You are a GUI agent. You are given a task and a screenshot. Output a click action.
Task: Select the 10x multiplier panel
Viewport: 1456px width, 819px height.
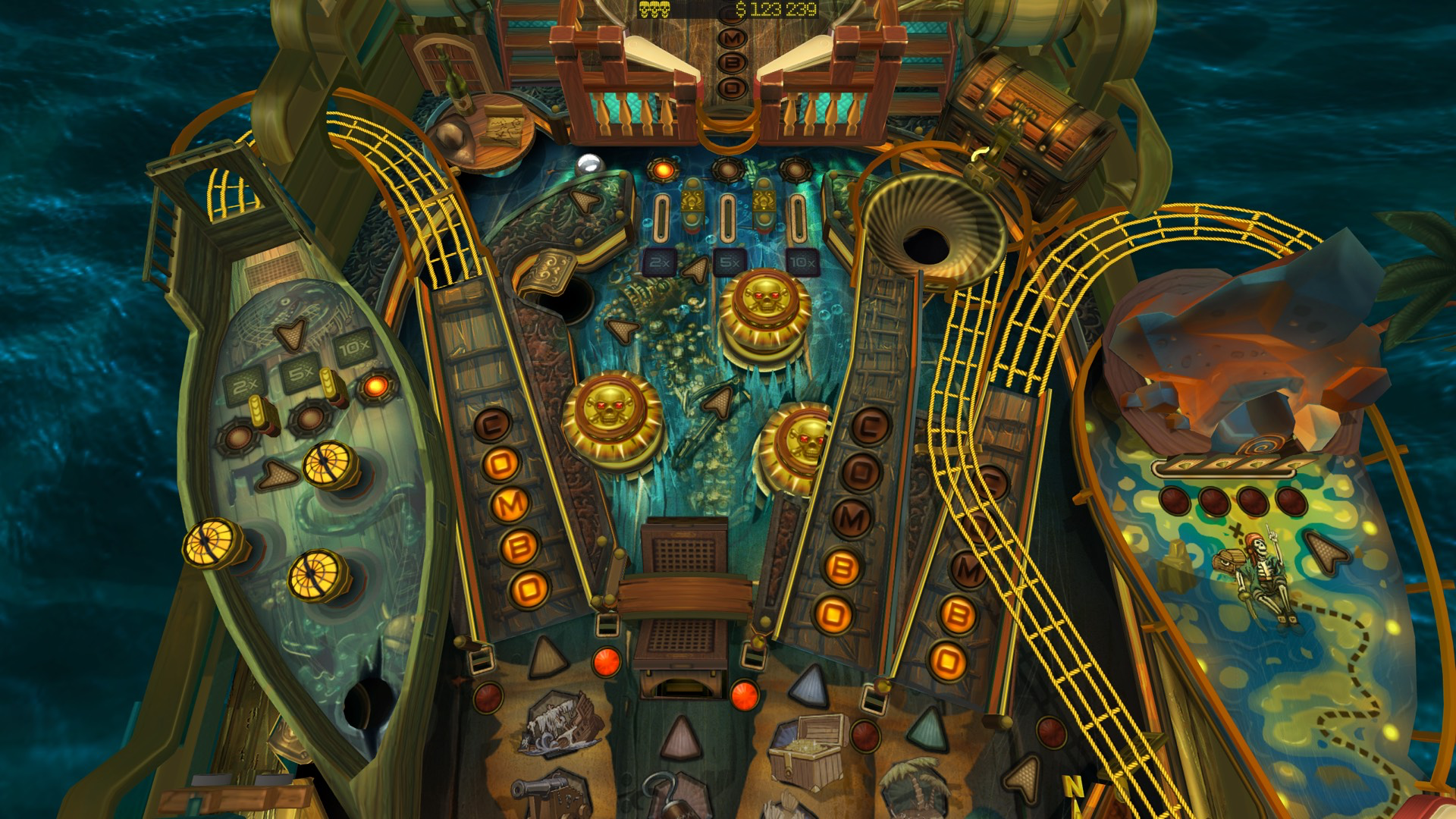click(x=802, y=262)
